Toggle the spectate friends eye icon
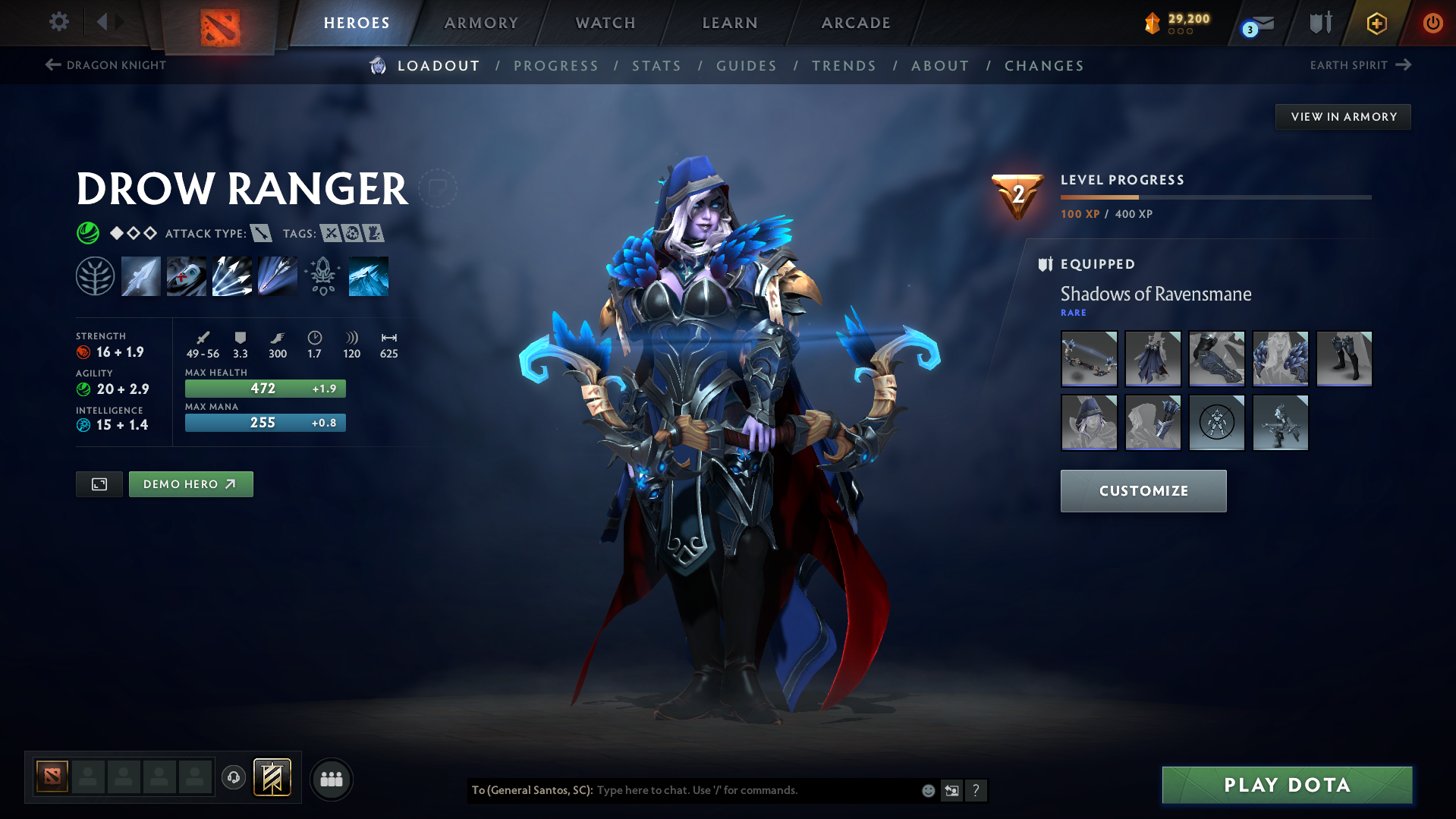Image resolution: width=1456 pixels, height=819 pixels. point(331,779)
